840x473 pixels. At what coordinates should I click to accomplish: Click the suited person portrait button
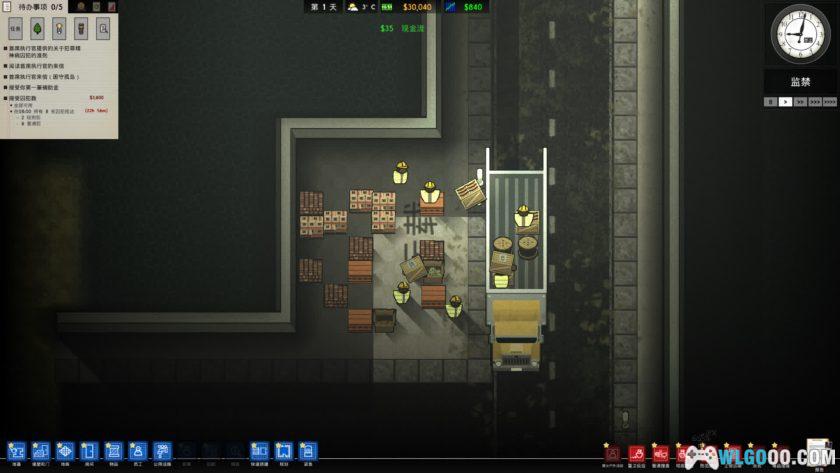tap(59, 29)
